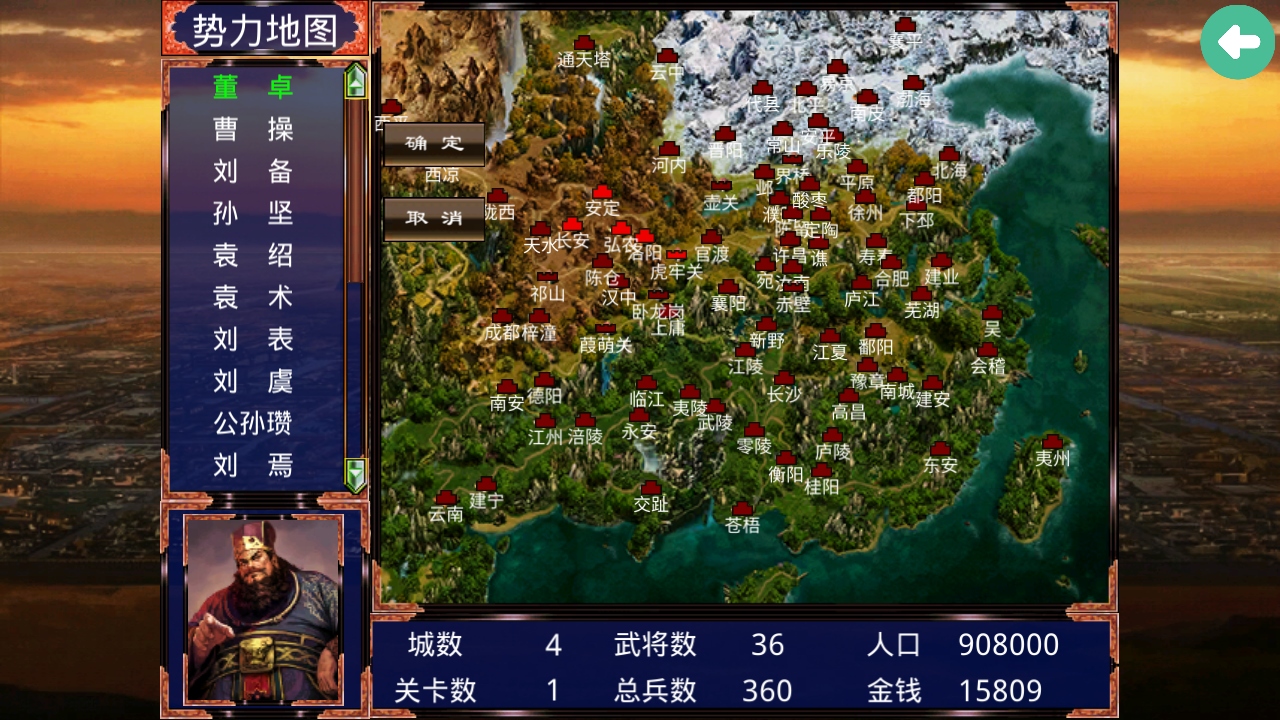Select the Chang'an (长安) city icon
Screen dimensions: 1280x720
point(572,226)
